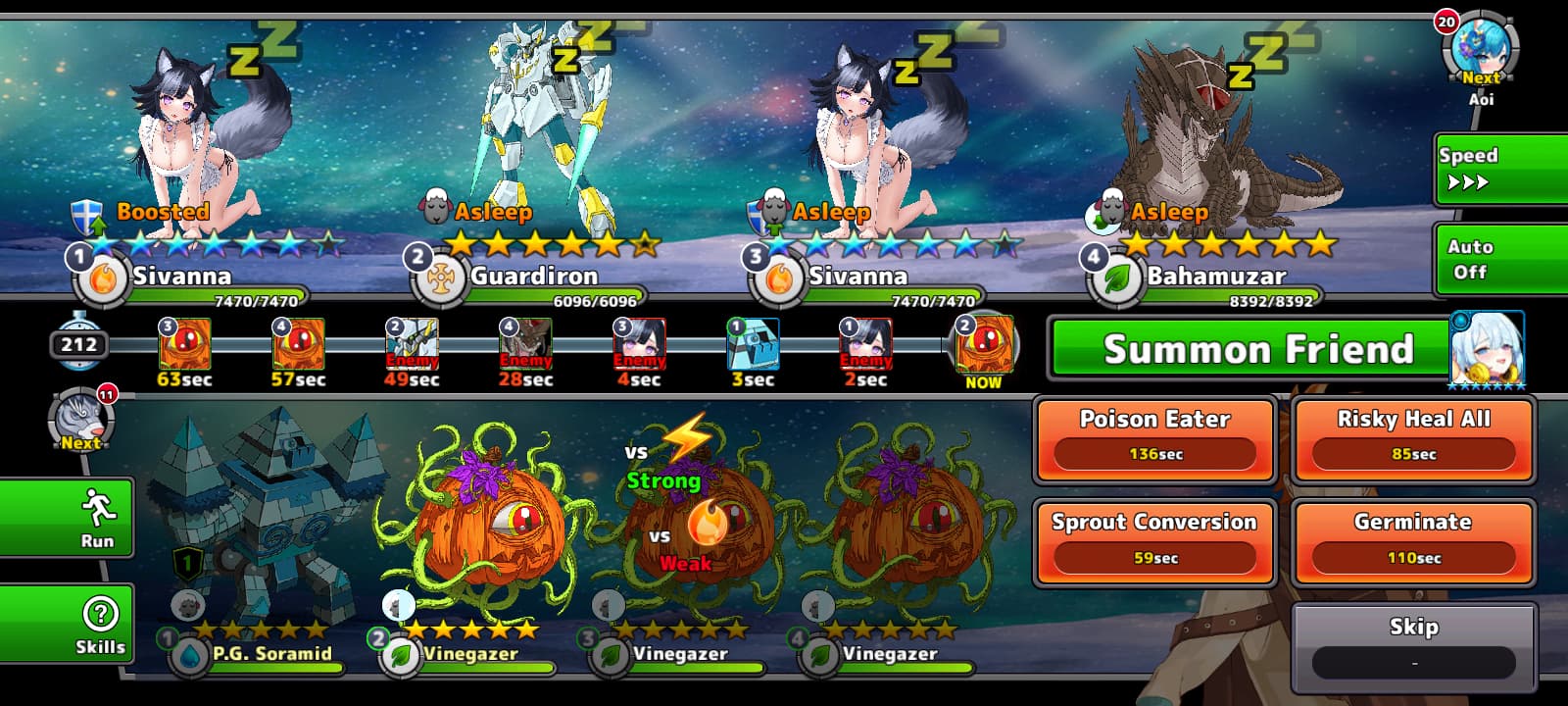Summon a friend into battle

1247,349
